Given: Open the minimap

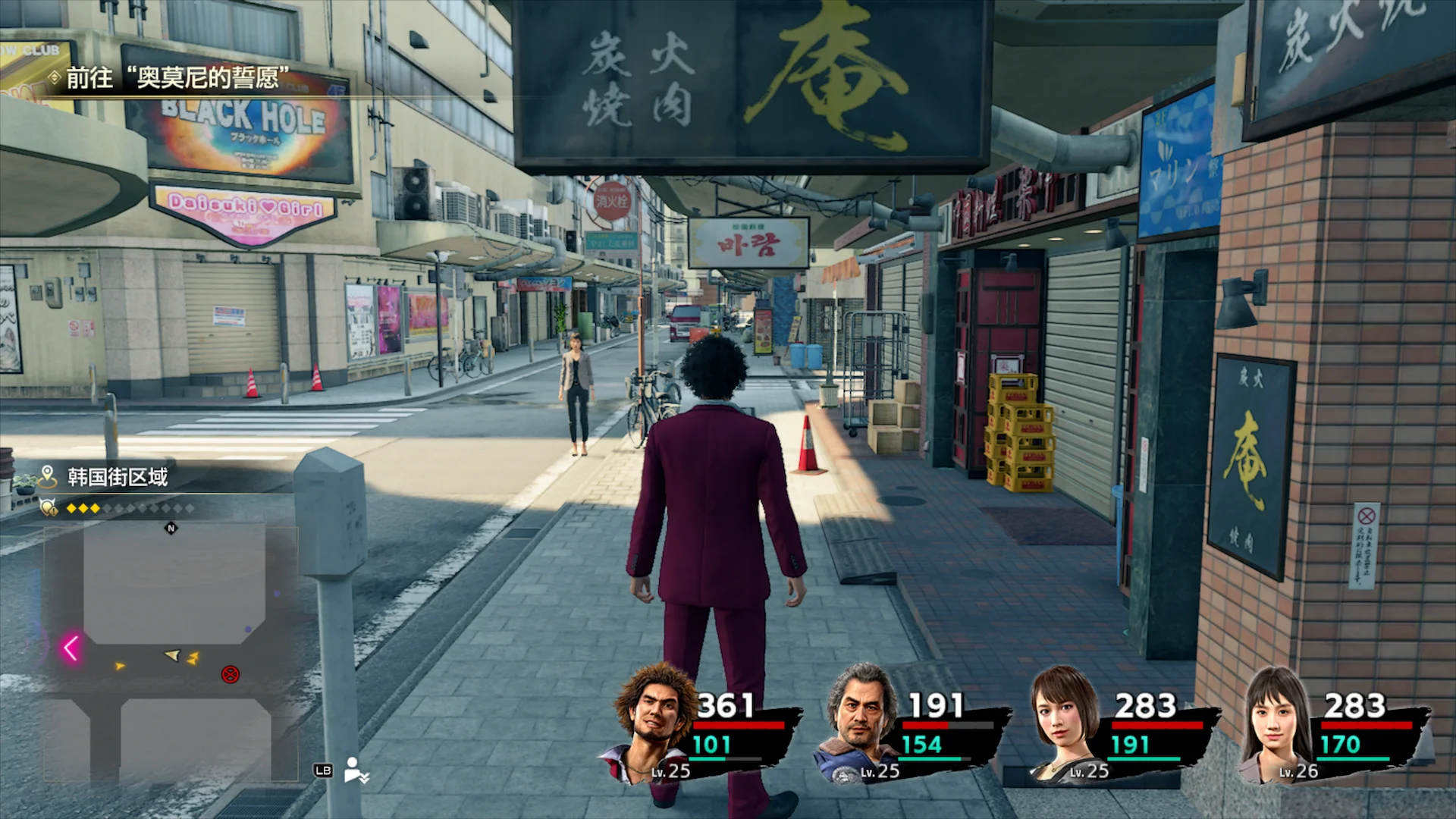Looking at the screenshot, I should click(x=171, y=652).
